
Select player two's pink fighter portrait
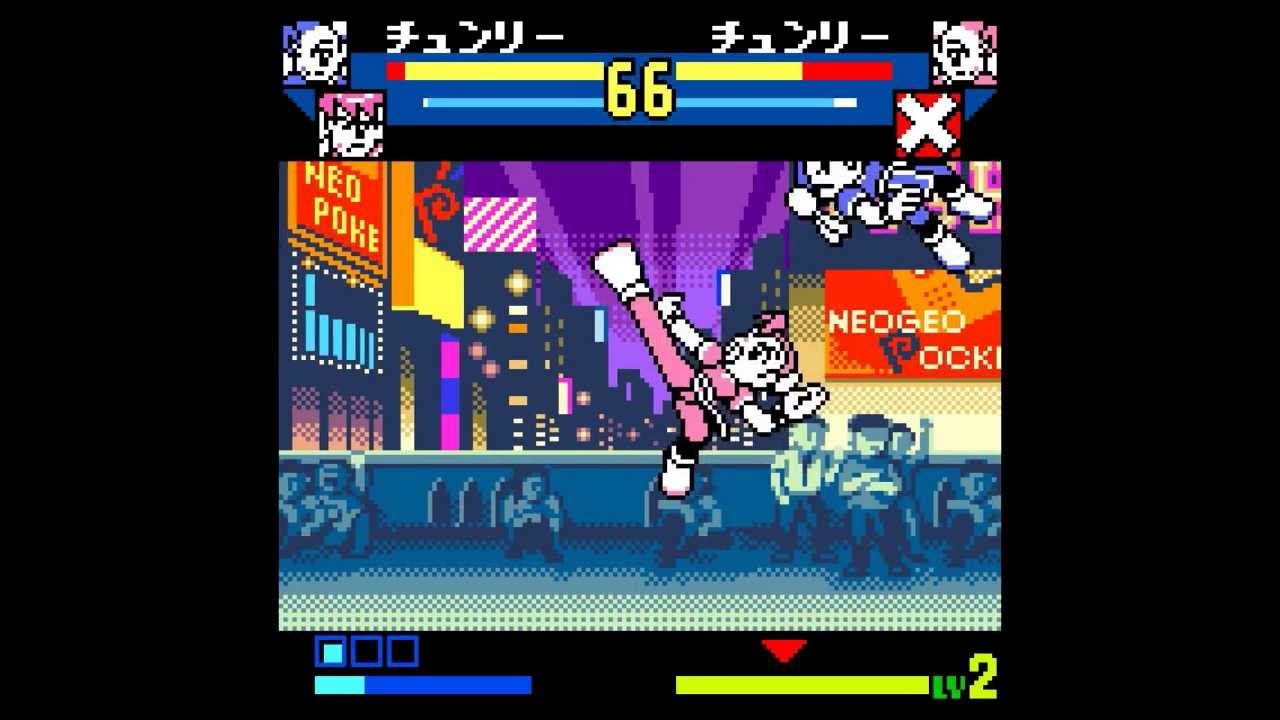pos(964,53)
